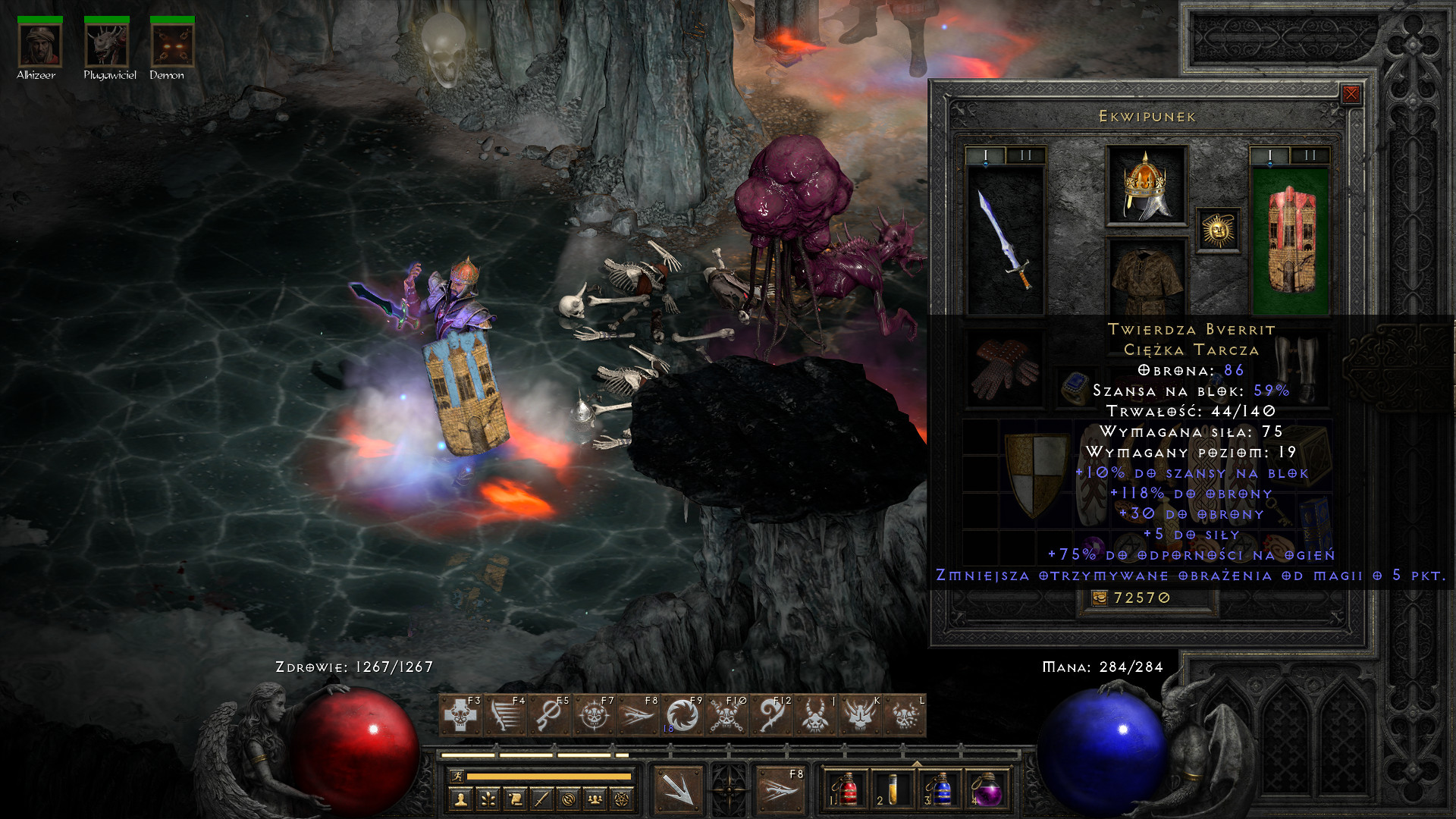Viewport: 1456px width, 819px height.
Task: Open the left-click attack skill selector
Action: (x=678, y=789)
